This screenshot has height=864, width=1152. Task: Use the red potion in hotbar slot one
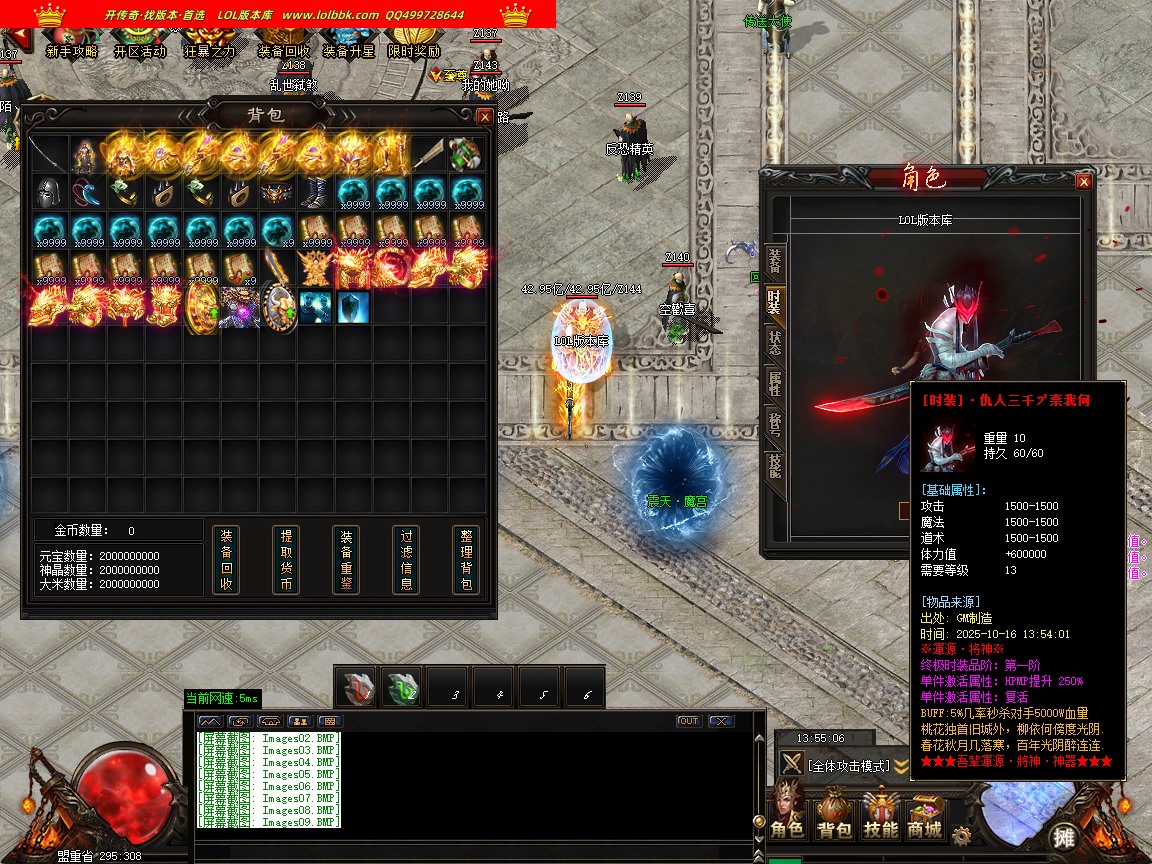point(356,687)
